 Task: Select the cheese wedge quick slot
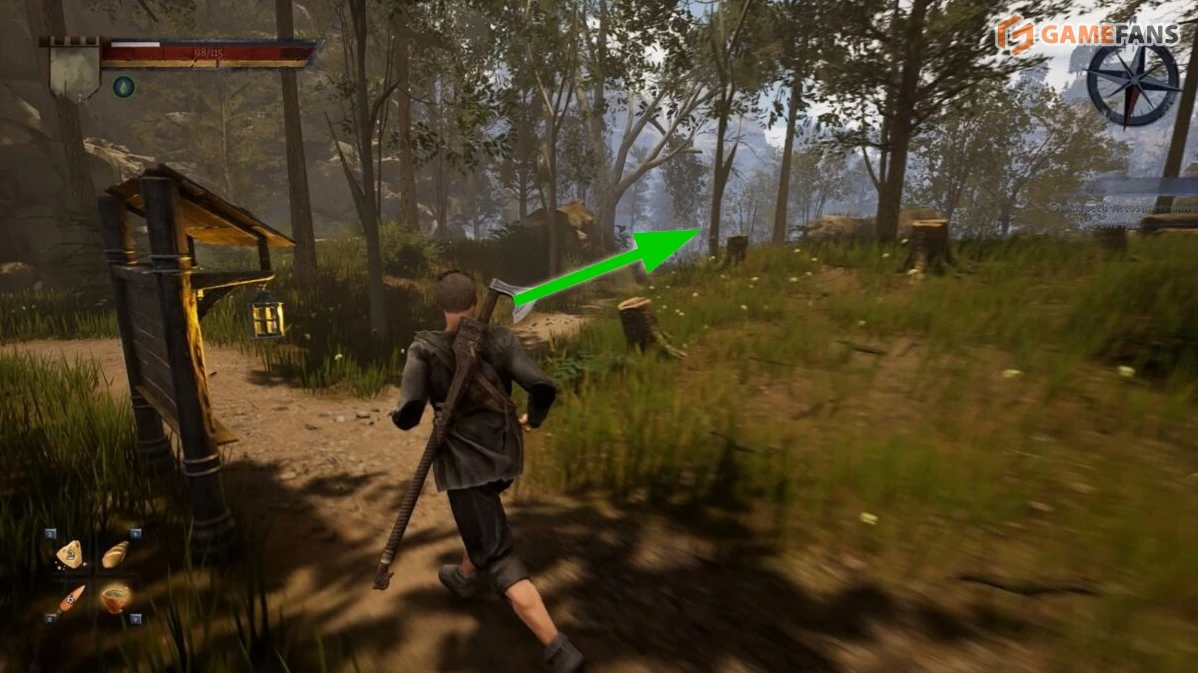[69, 553]
